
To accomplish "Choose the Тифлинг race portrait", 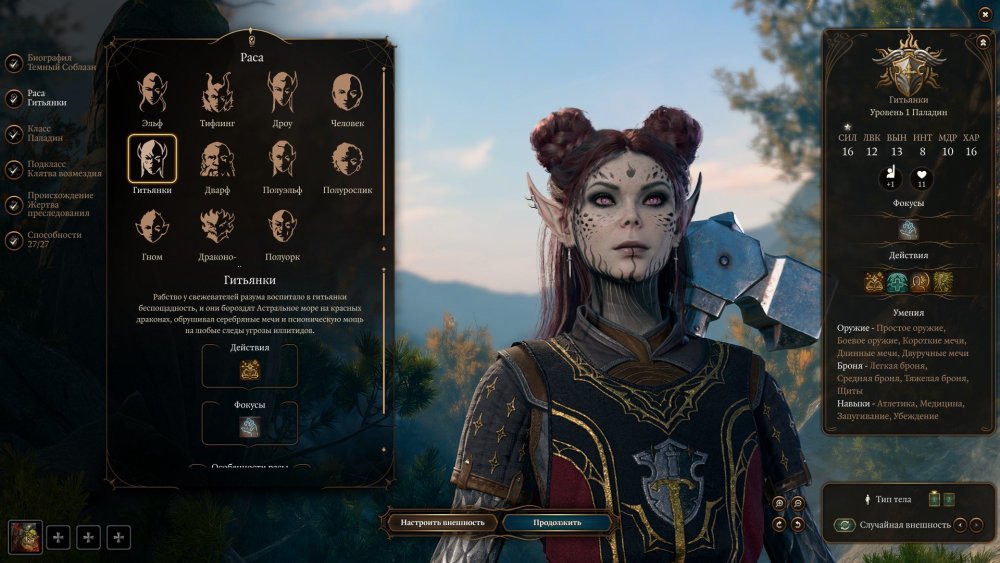I will pos(217,92).
